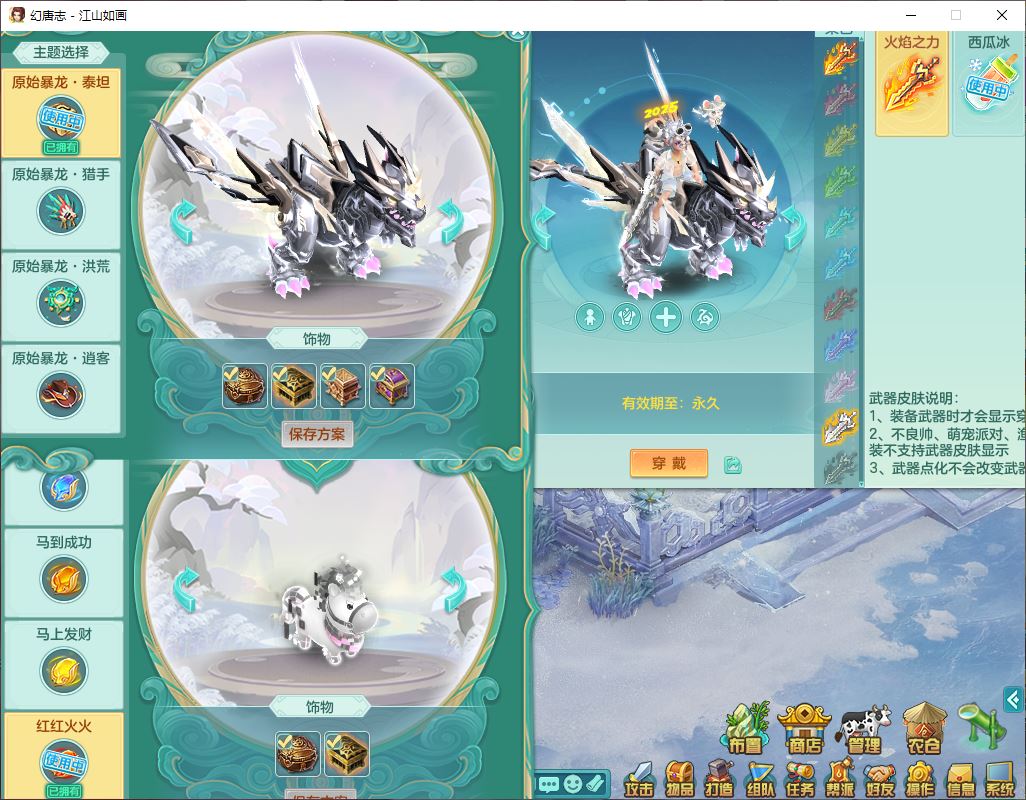Pick the 原始暴龙·逍客 theme
Screen dimensions: 1026x800
click(x=61, y=386)
